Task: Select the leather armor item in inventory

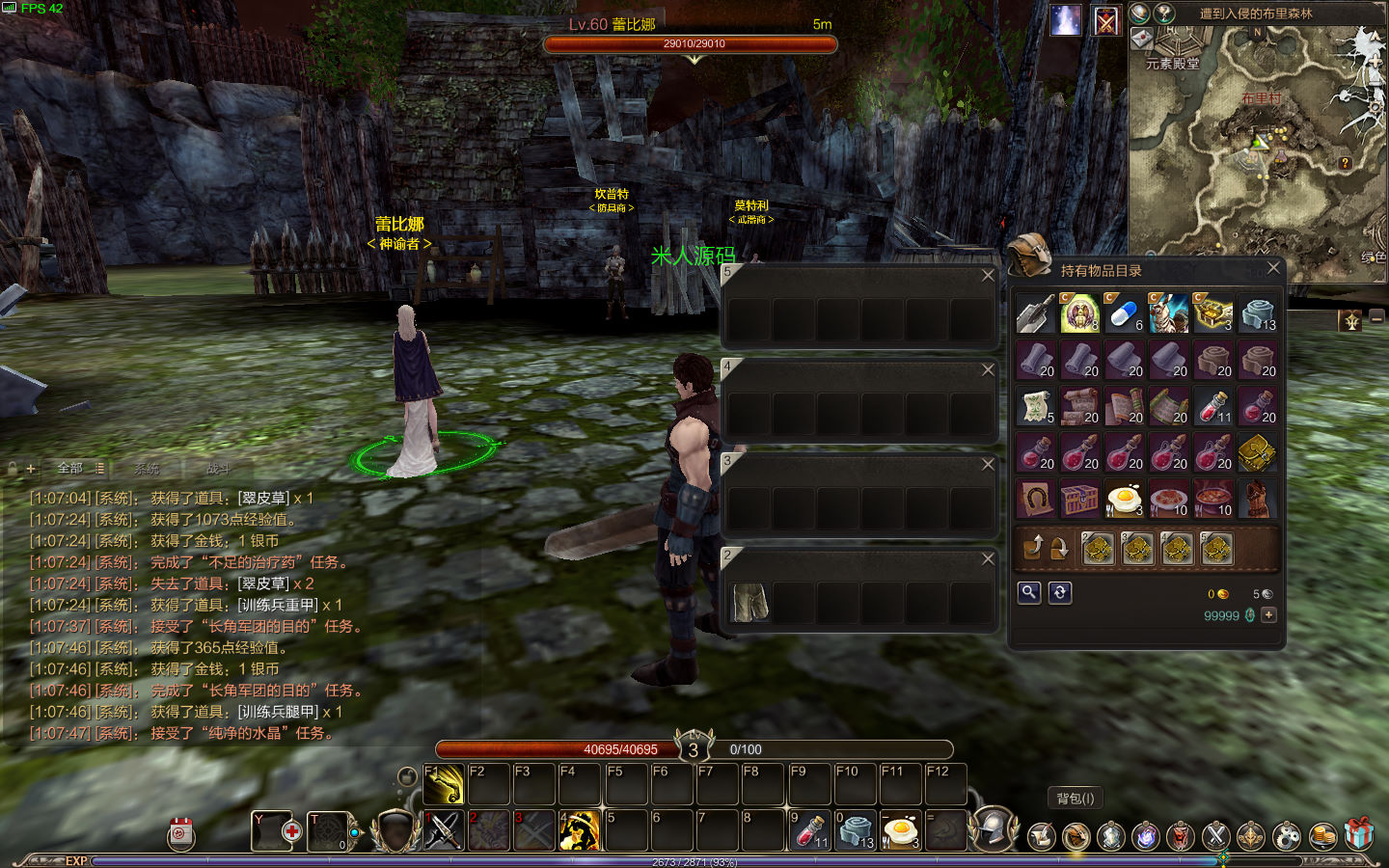Action: [x=1258, y=500]
